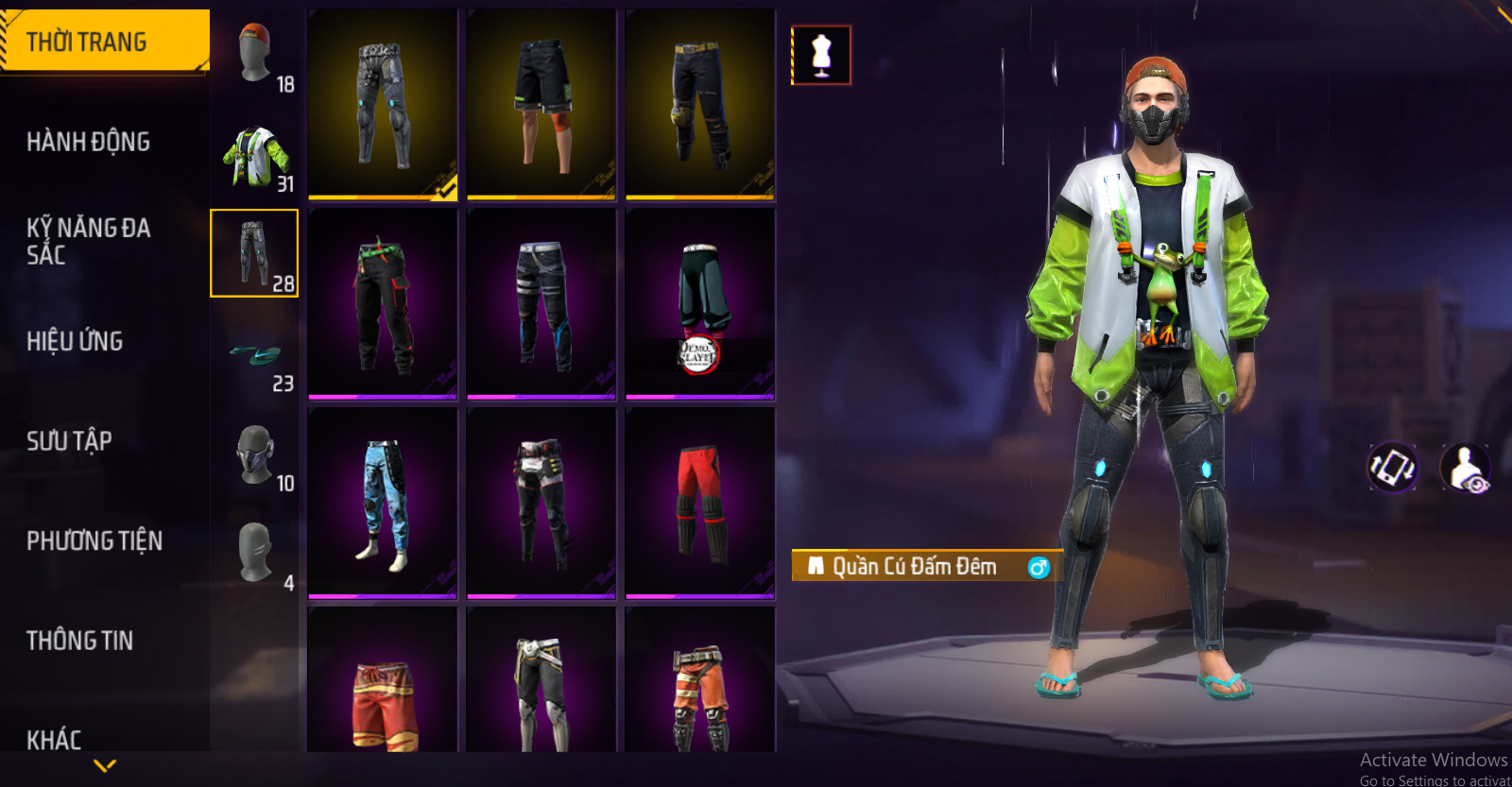Select the HIỆU ỨNG menu entry

click(75, 341)
